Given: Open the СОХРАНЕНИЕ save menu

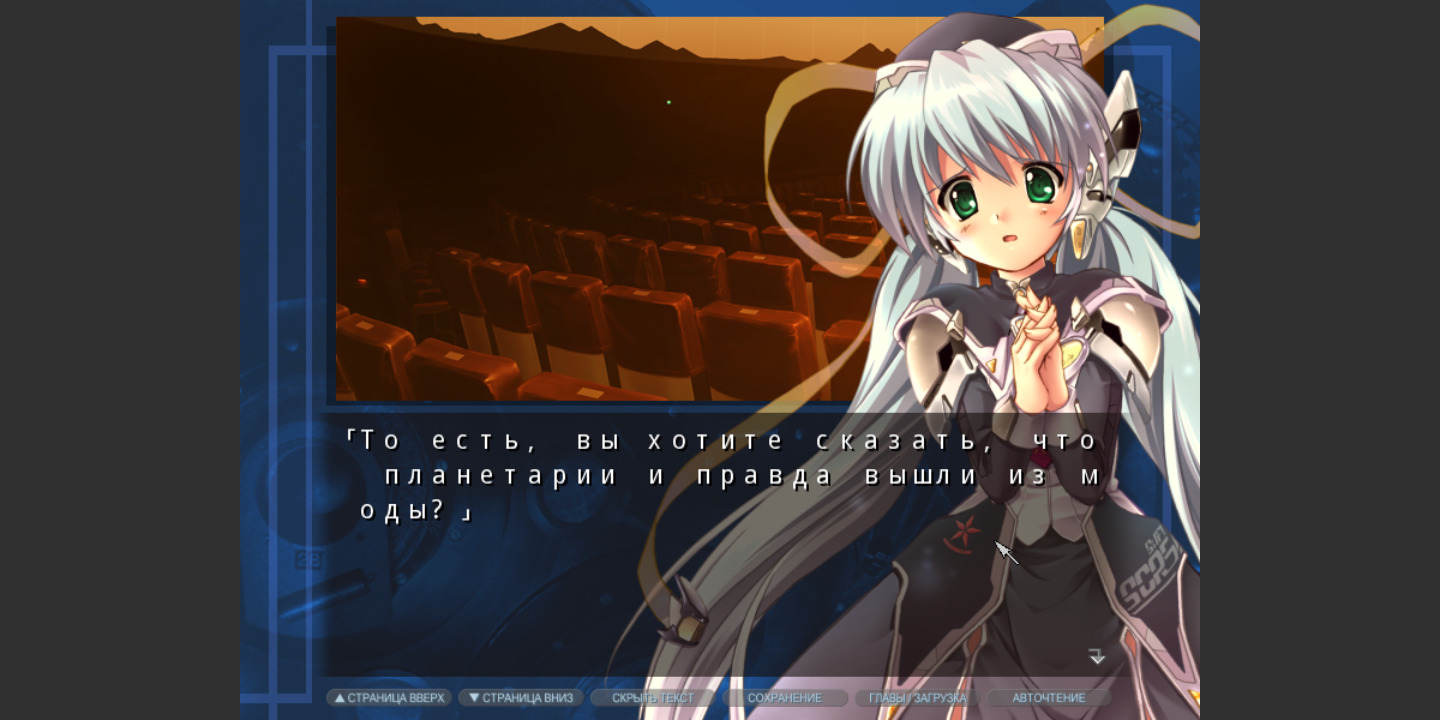Looking at the screenshot, I should tap(785, 698).
